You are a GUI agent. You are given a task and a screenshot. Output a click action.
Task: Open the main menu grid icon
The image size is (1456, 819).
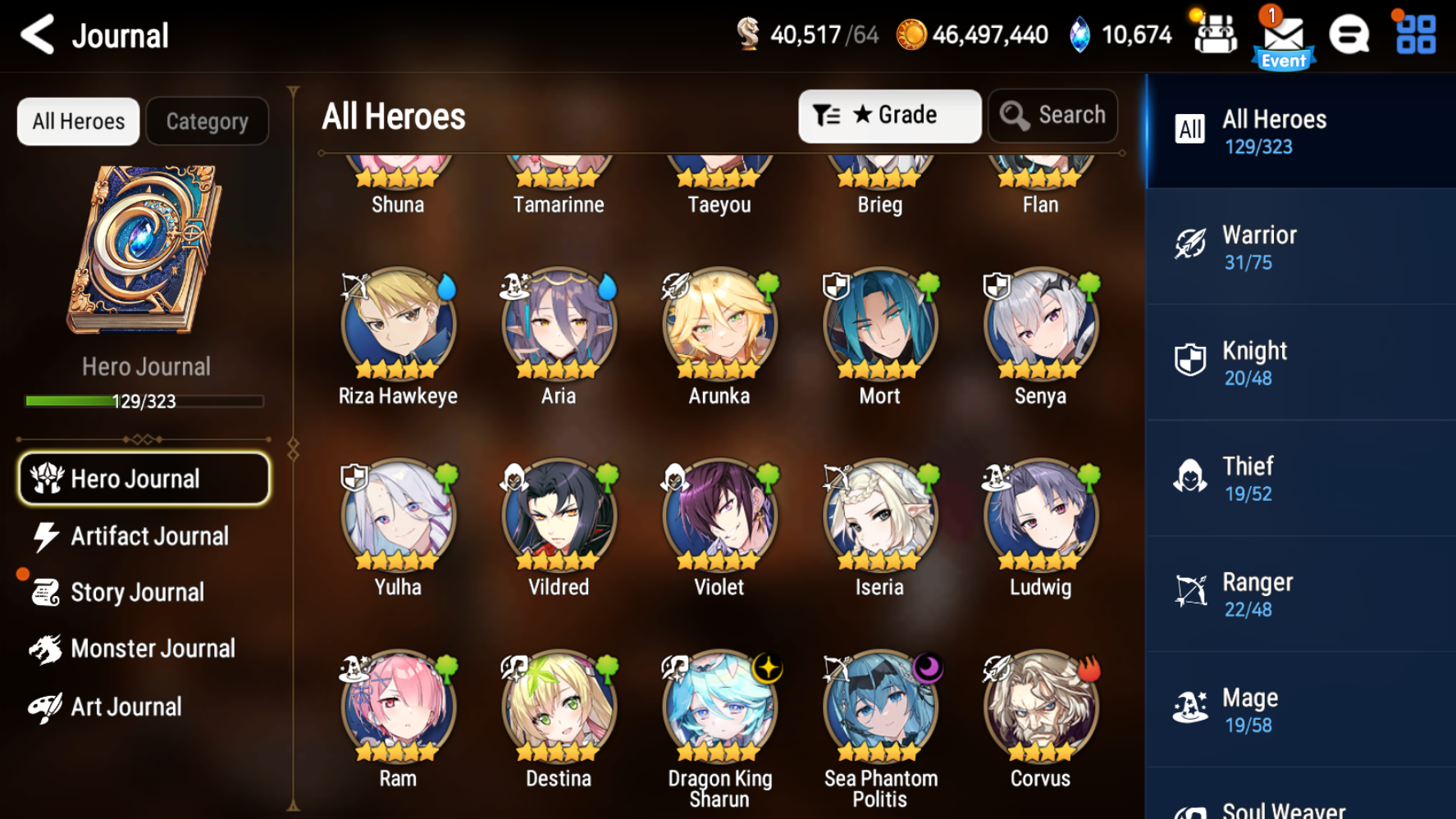point(1416,35)
